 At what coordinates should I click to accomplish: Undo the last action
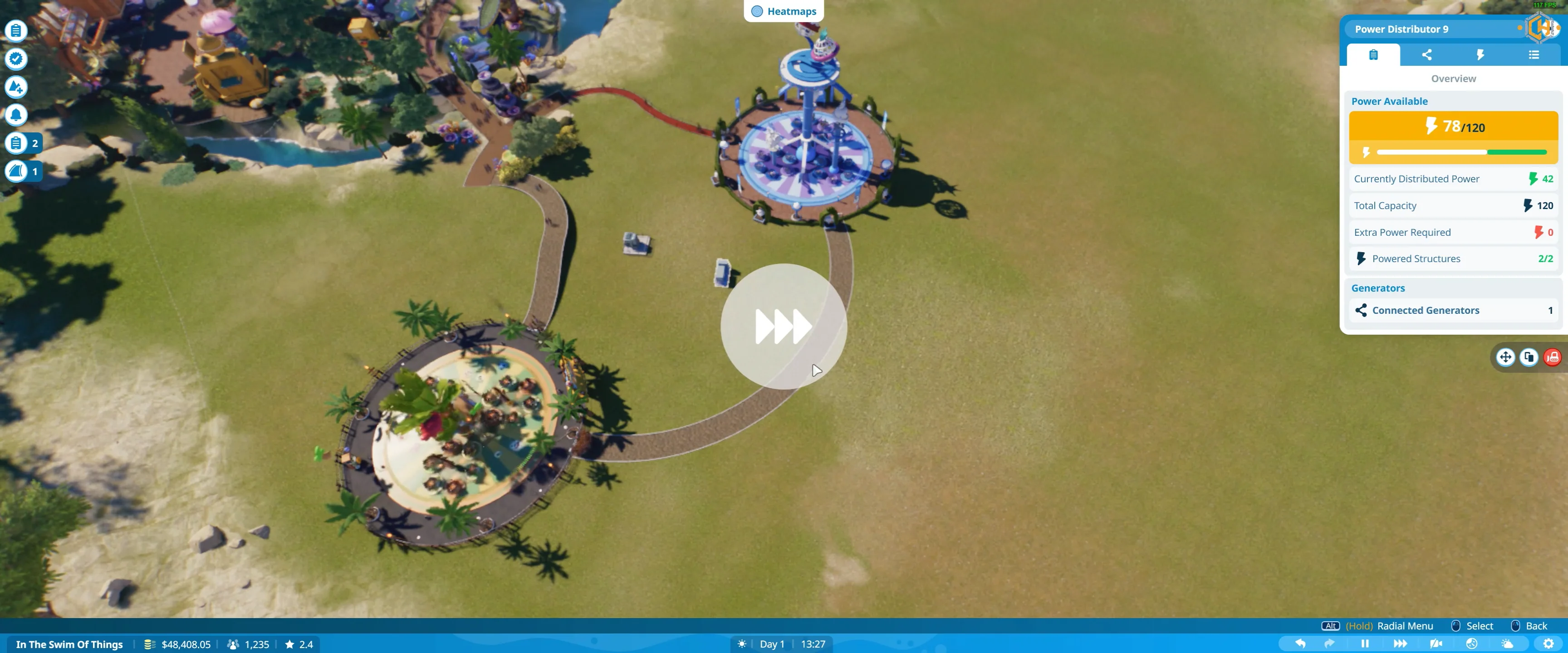coord(1300,643)
